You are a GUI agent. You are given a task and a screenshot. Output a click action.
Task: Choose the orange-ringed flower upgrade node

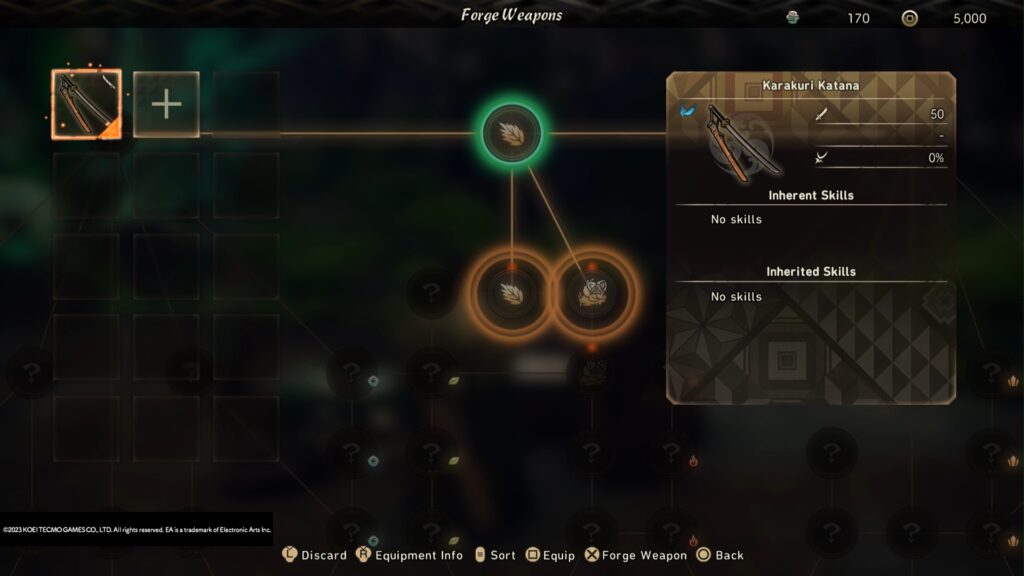click(x=593, y=292)
